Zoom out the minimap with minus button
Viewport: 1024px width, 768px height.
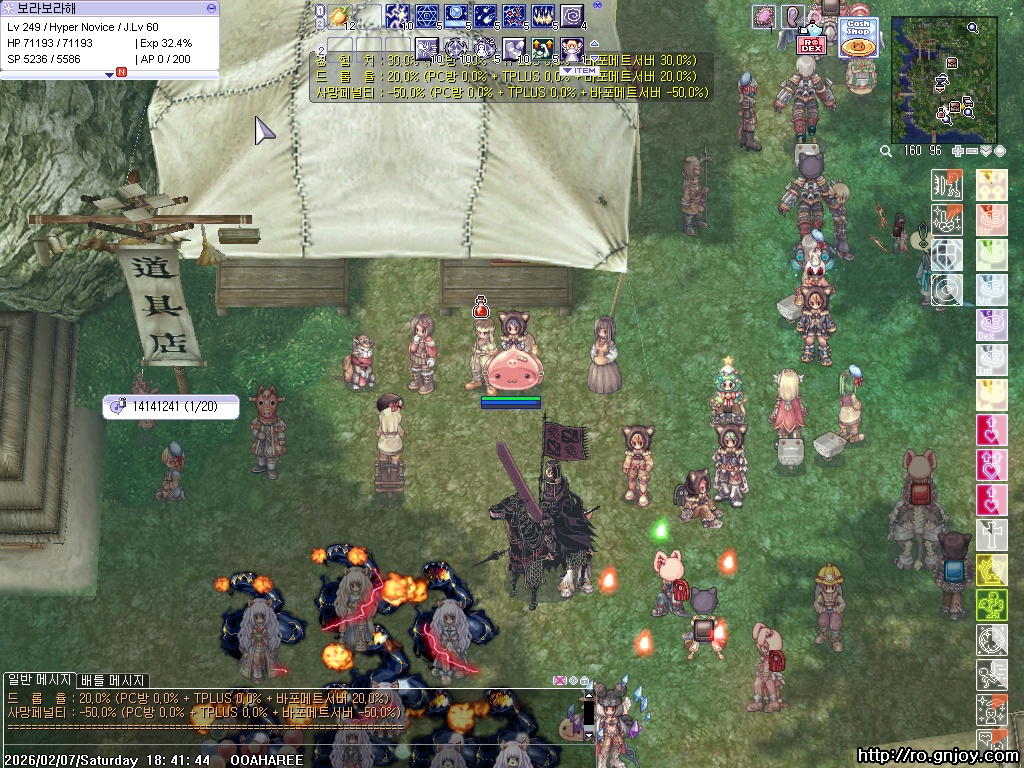(x=972, y=151)
